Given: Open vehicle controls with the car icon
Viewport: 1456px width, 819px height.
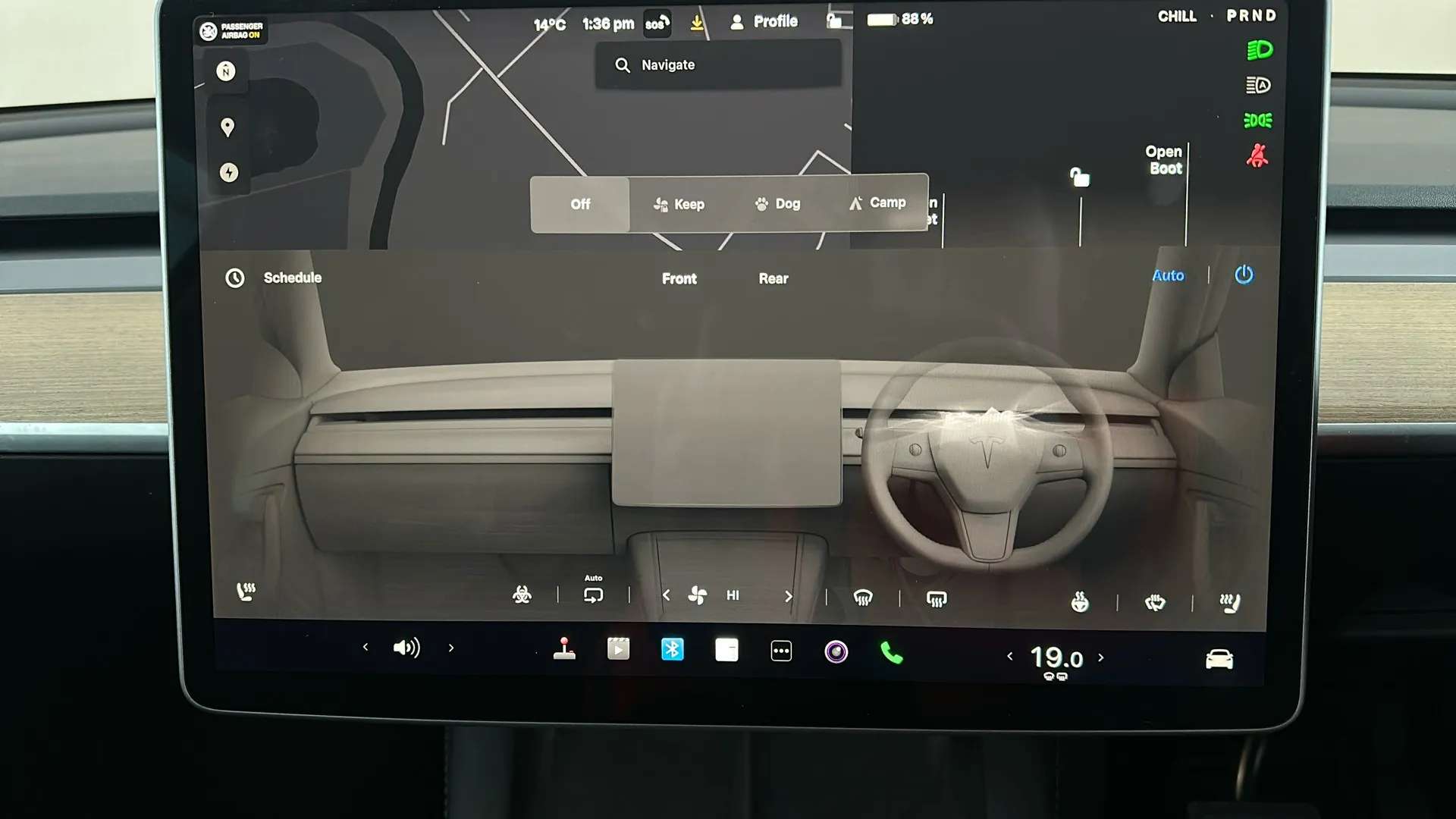Looking at the screenshot, I should click(x=1219, y=659).
